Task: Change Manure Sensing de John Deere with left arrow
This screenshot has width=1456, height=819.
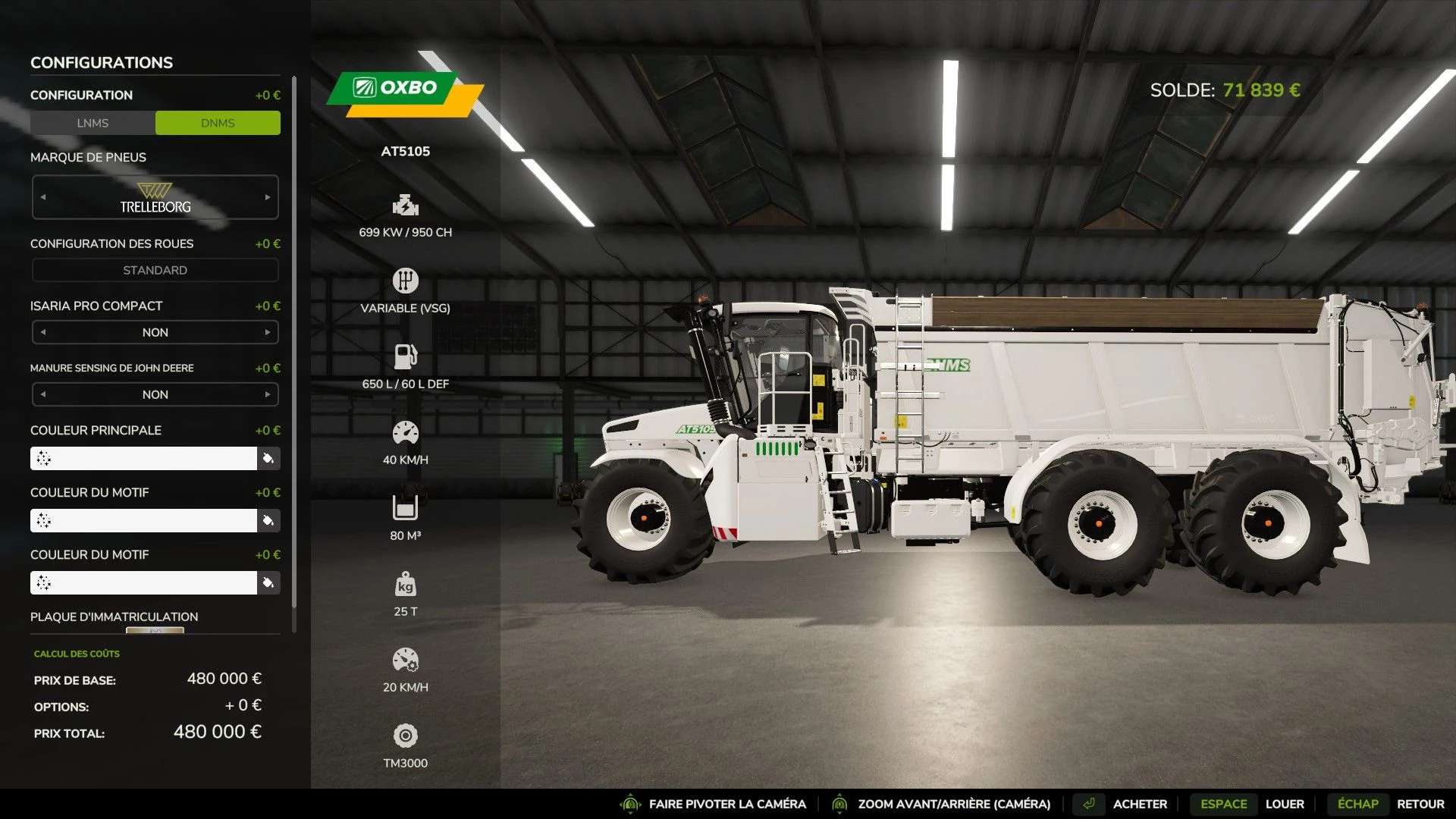Action: [43, 394]
